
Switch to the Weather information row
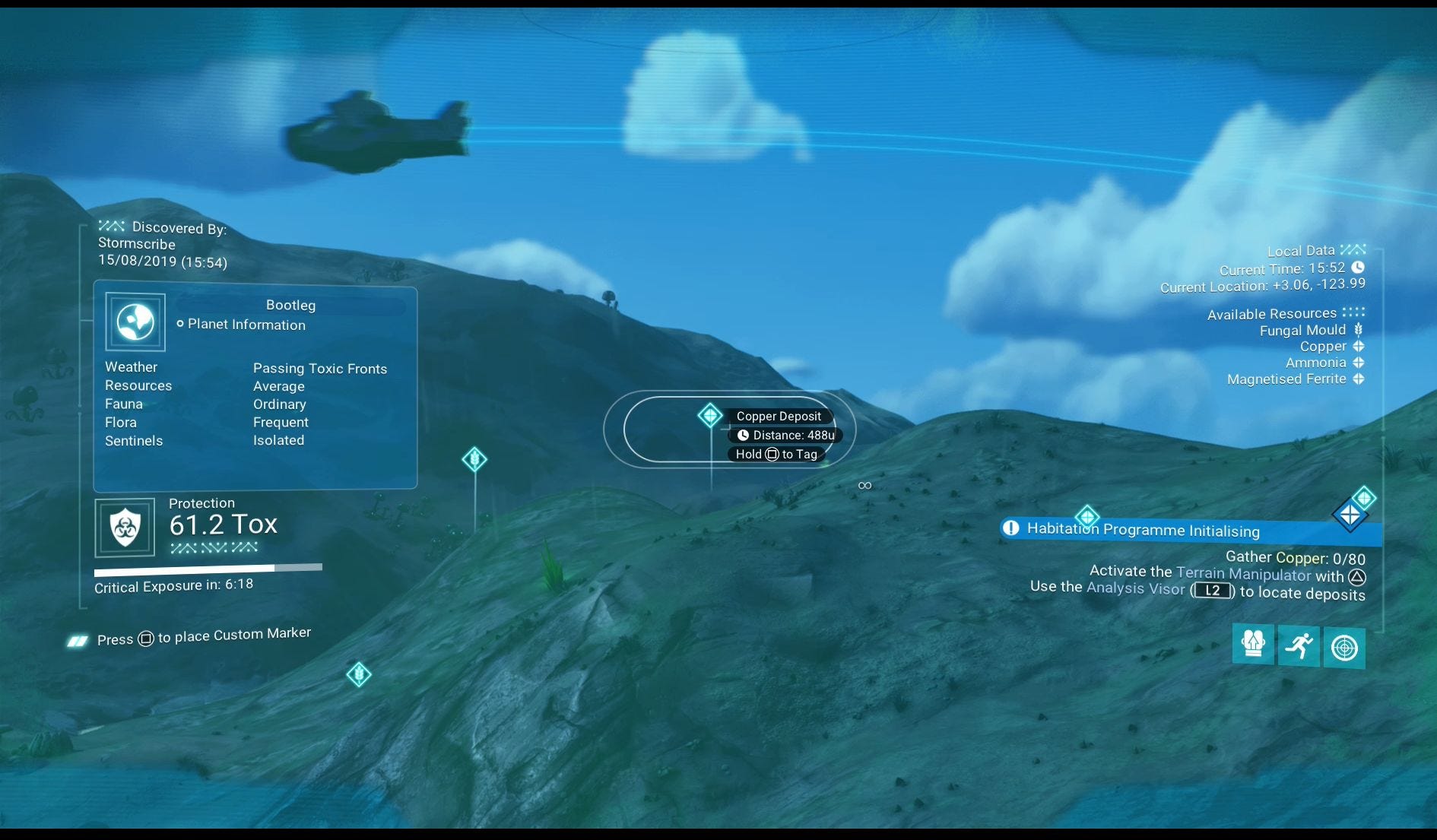click(x=131, y=366)
